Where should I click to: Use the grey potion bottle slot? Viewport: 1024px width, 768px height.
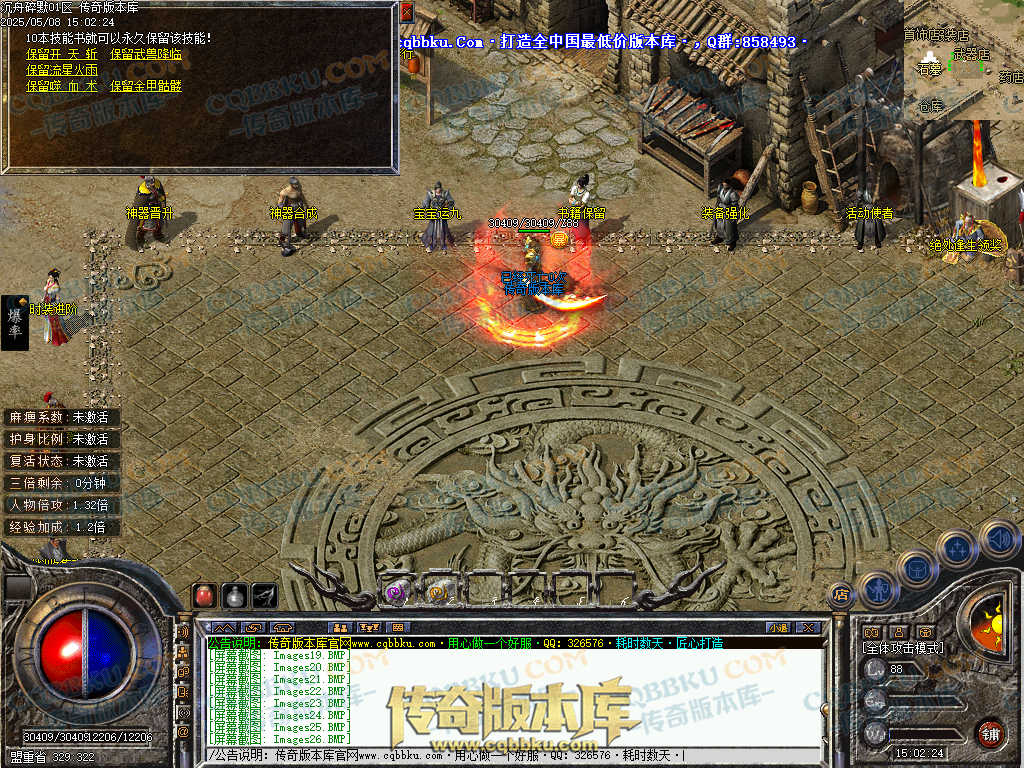click(234, 595)
